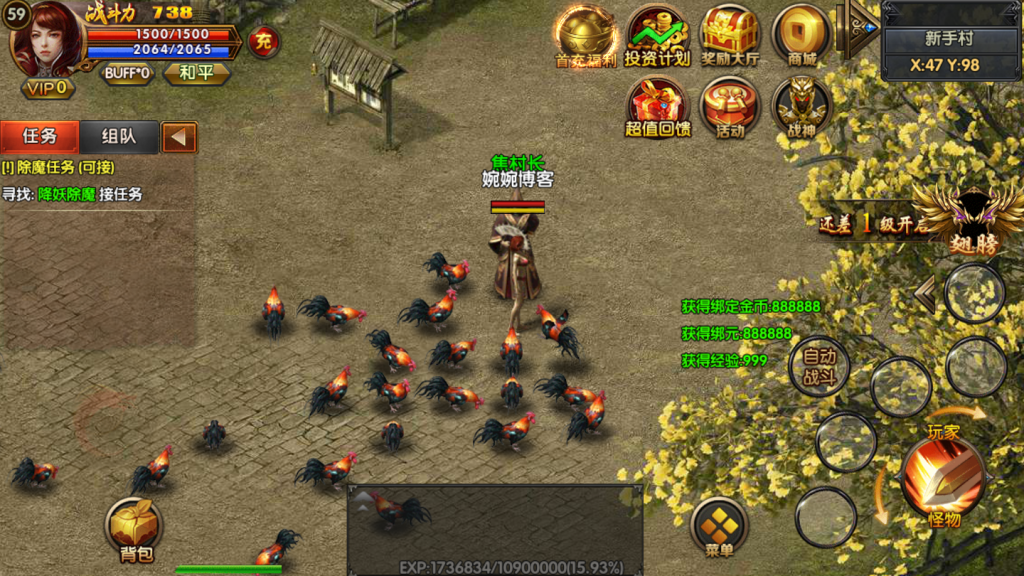Open the 投资计划 investment plan
The height and width of the screenshot is (576, 1024).
coord(657,38)
